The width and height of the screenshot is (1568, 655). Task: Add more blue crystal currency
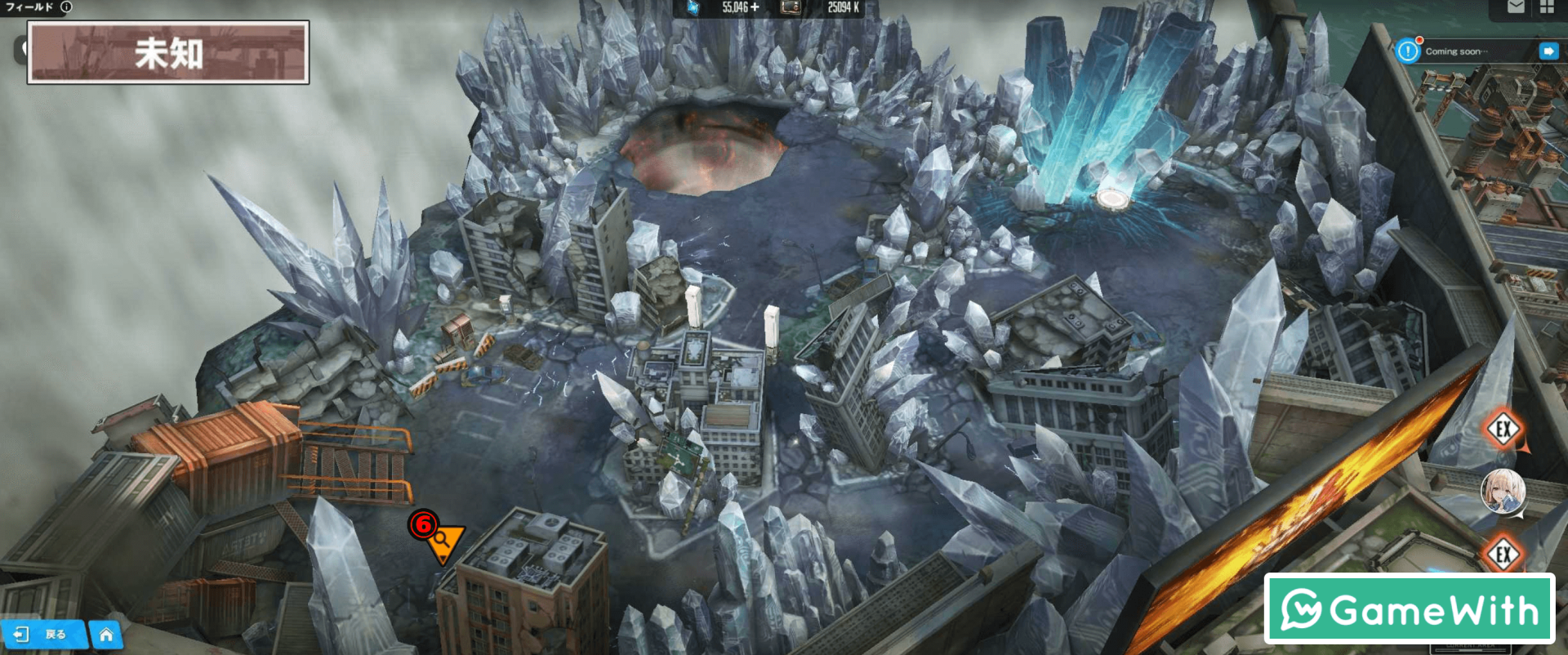pos(755,7)
